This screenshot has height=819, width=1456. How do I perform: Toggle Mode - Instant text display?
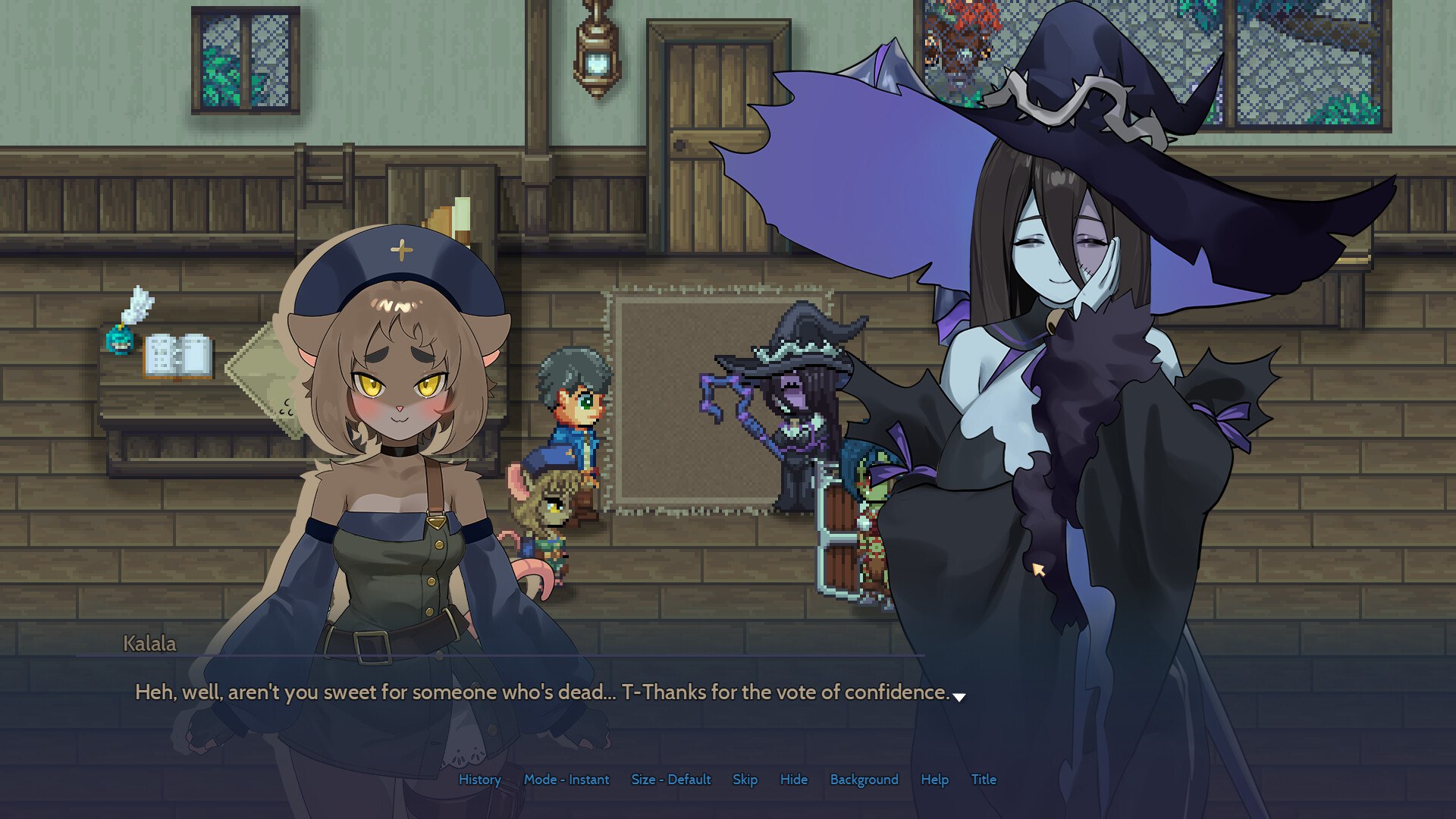click(x=568, y=780)
